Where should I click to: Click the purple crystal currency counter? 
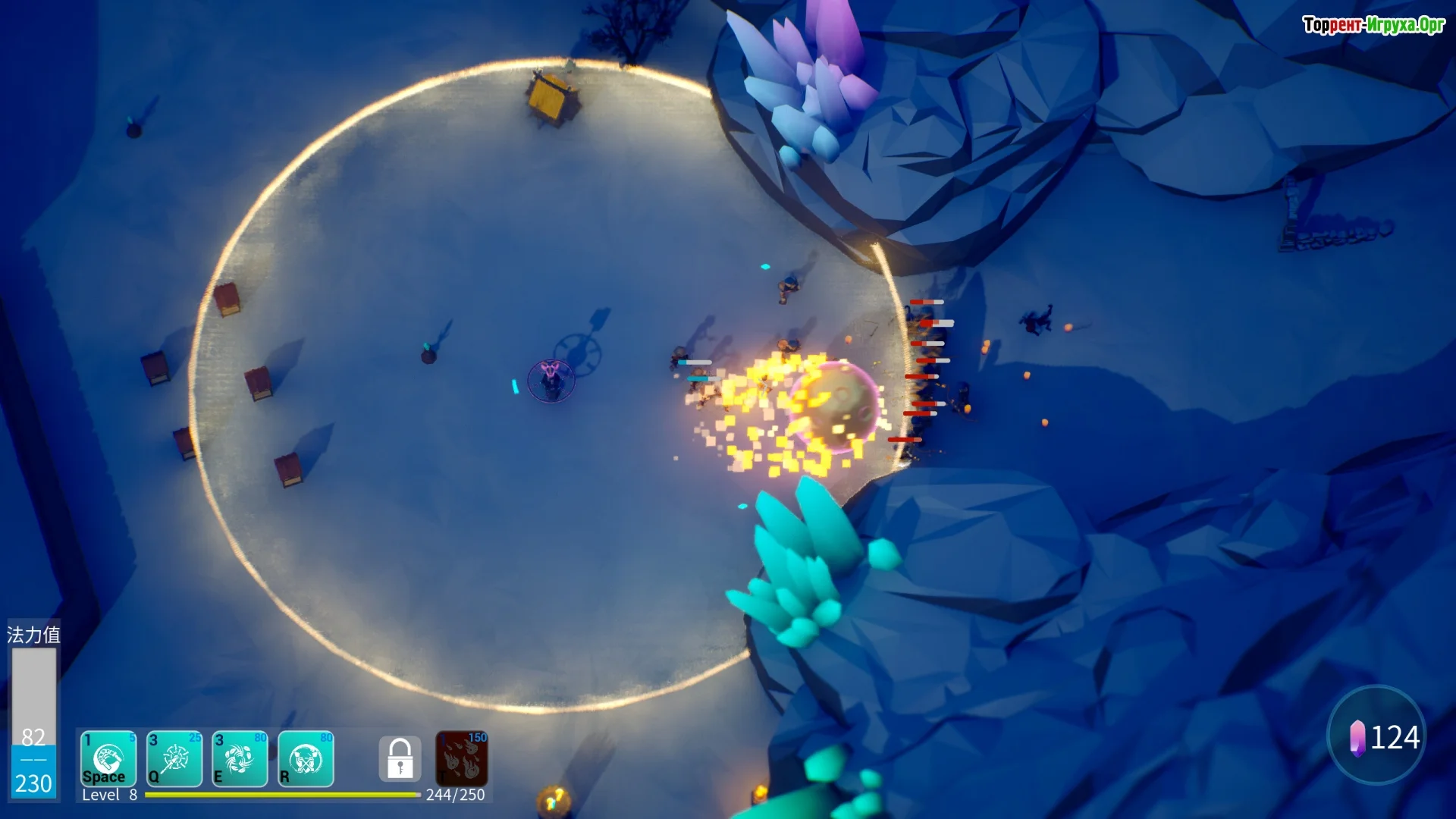[1376, 736]
